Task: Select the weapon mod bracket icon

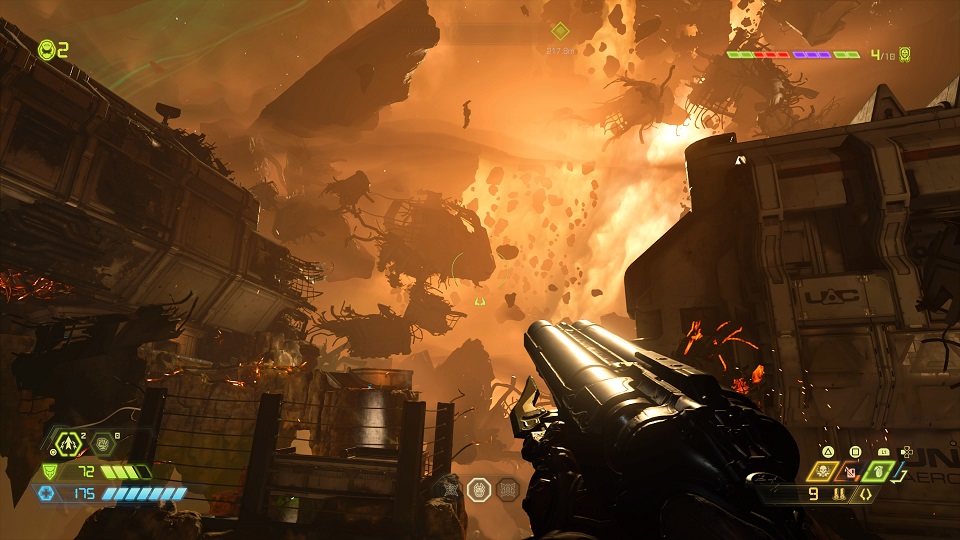Action: coord(866,493)
